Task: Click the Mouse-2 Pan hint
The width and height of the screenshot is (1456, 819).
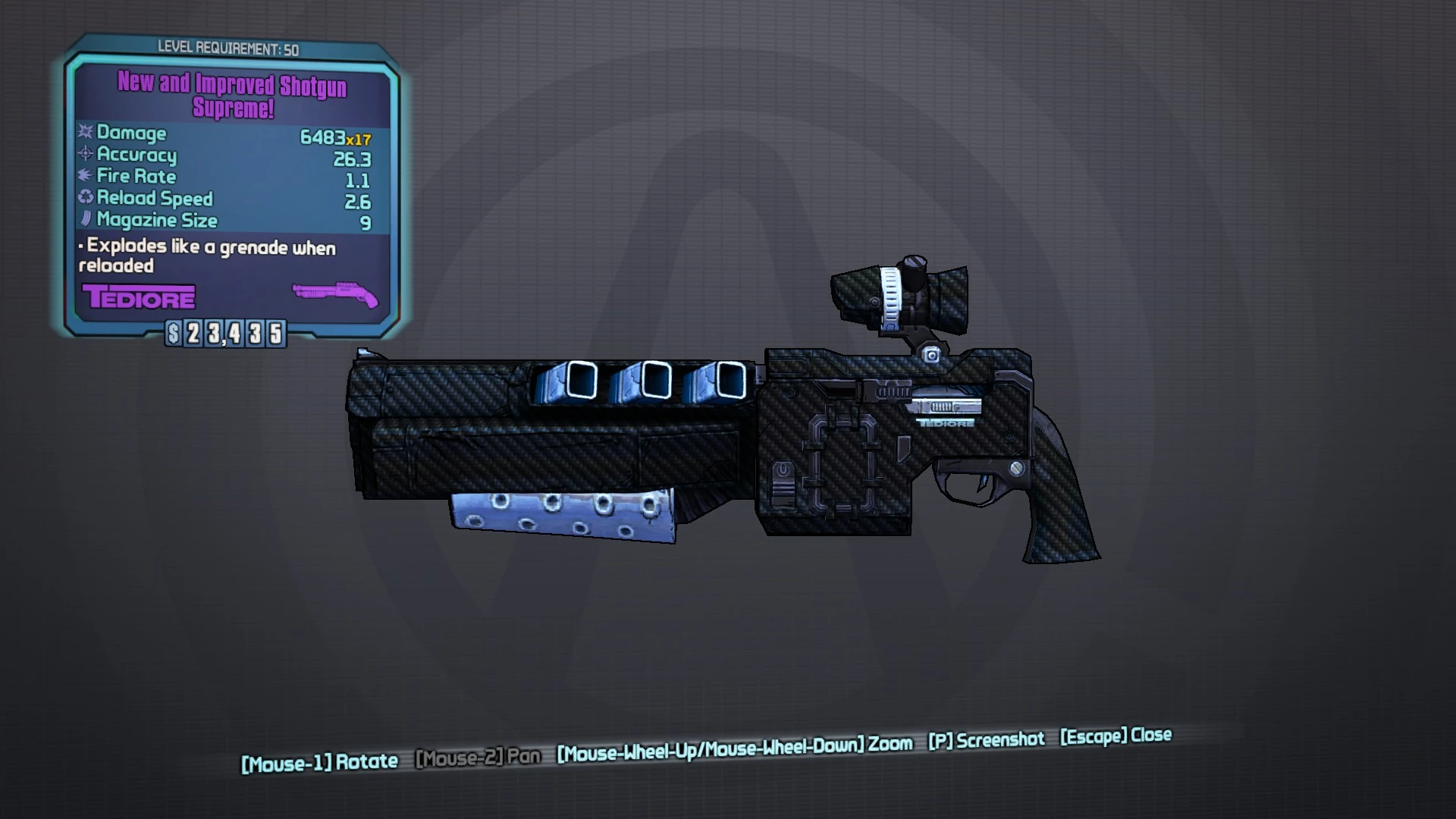Action: click(478, 755)
